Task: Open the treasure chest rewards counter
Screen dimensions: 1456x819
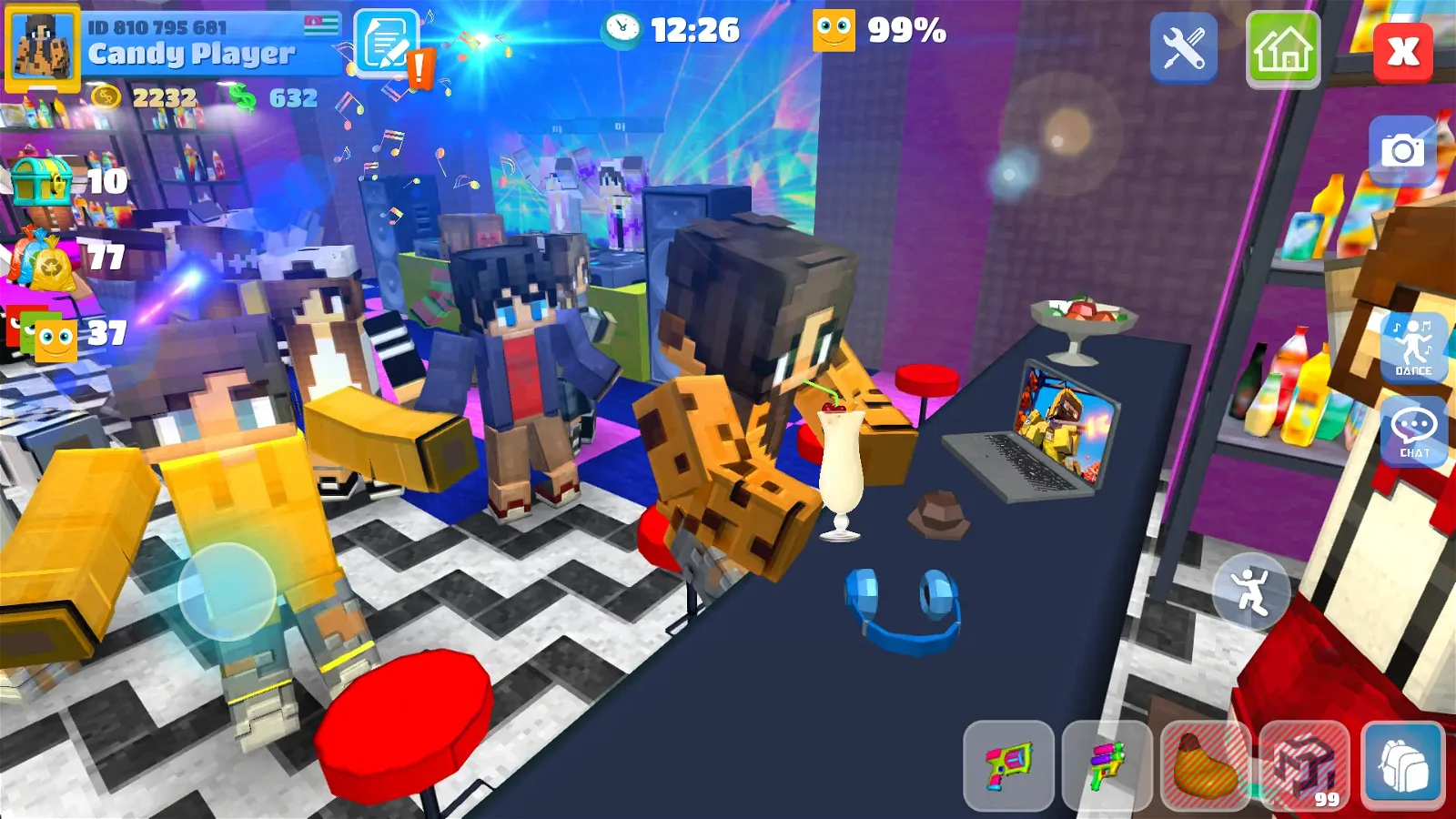Action: [41, 180]
